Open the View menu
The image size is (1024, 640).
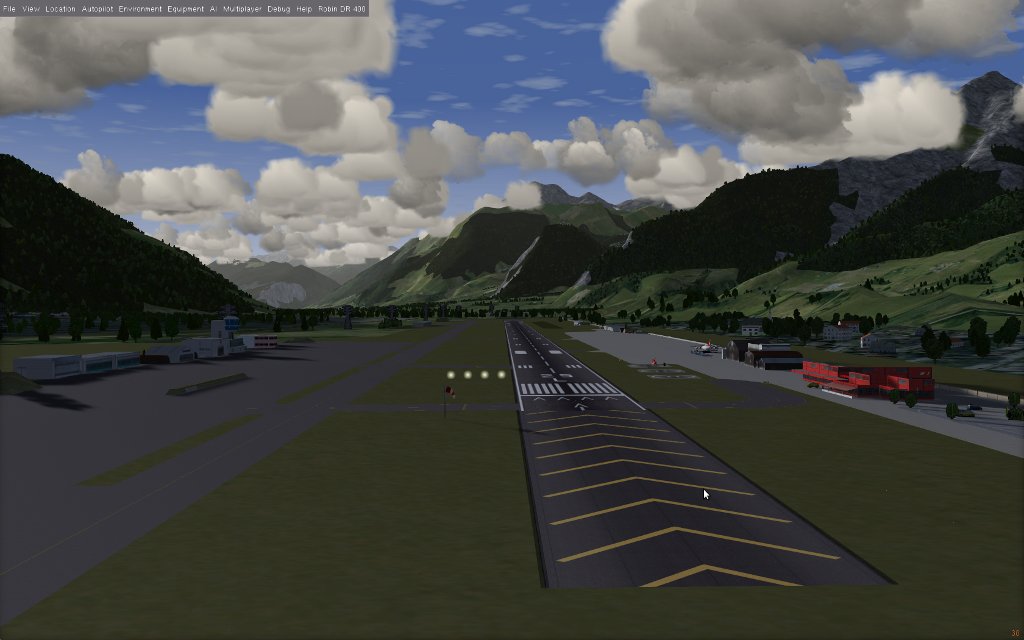tap(31, 8)
